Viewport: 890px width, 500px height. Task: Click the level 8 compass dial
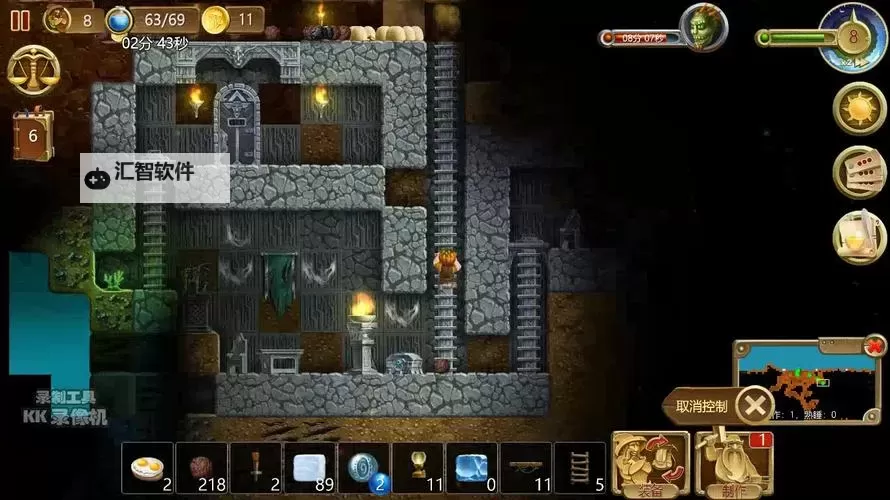(853, 37)
